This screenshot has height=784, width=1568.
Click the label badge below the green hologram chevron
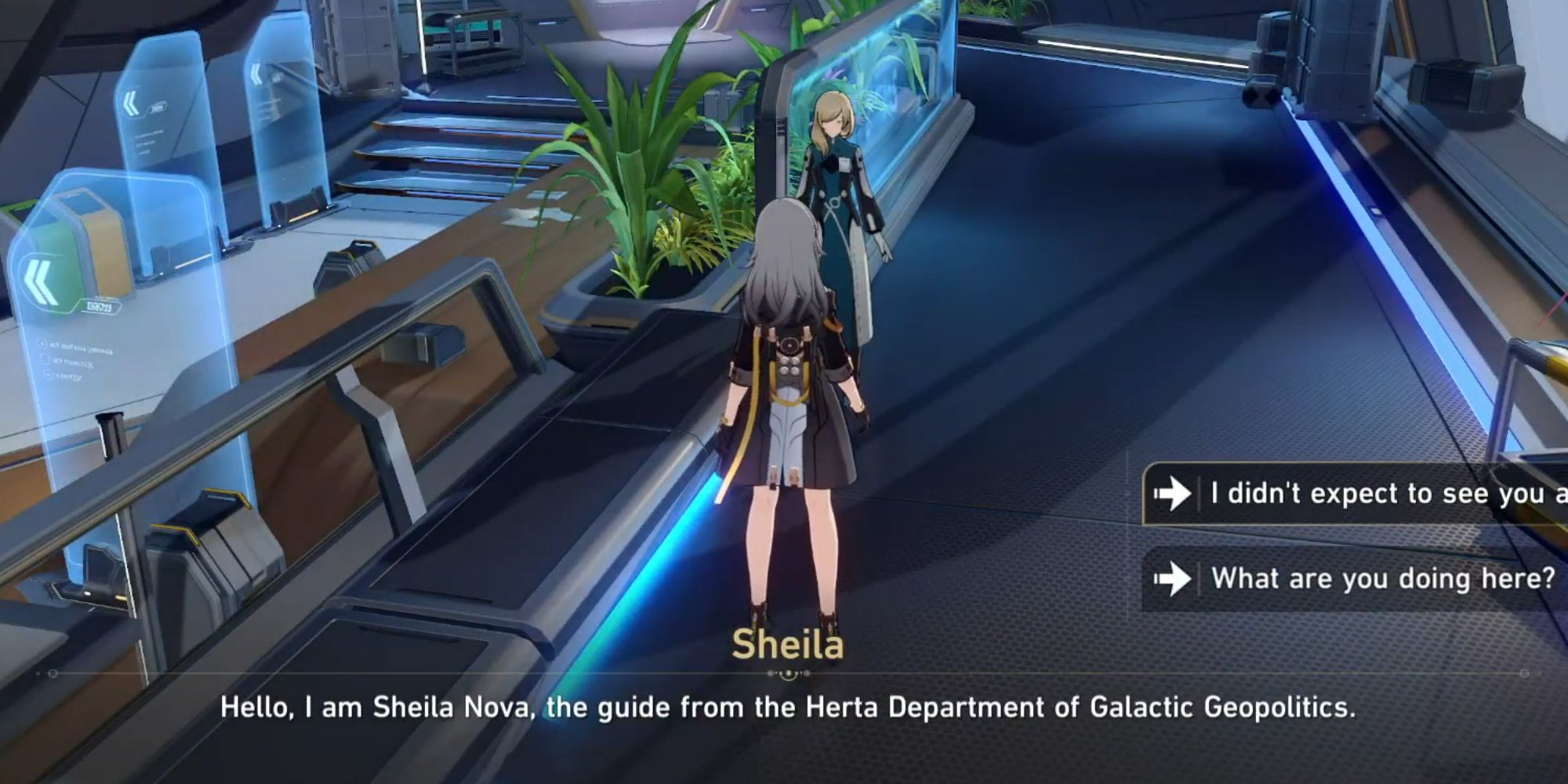[x=100, y=306]
